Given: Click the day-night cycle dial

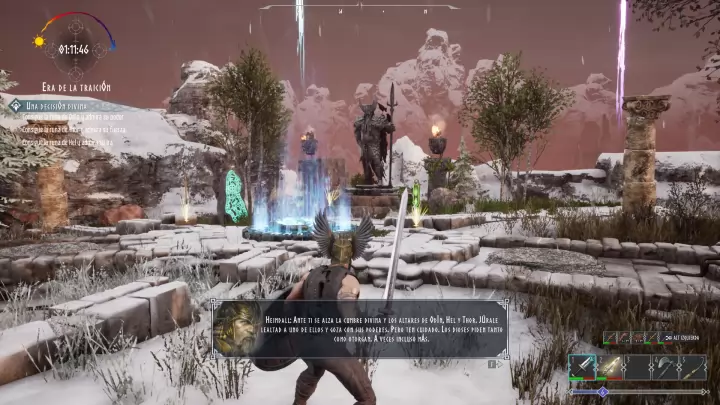Looking at the screenshot, I should click(73, 47).
